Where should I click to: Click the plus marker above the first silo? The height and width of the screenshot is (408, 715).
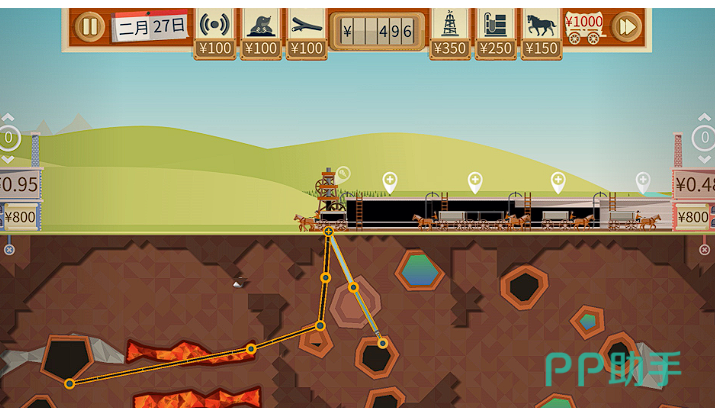point(390,181)
